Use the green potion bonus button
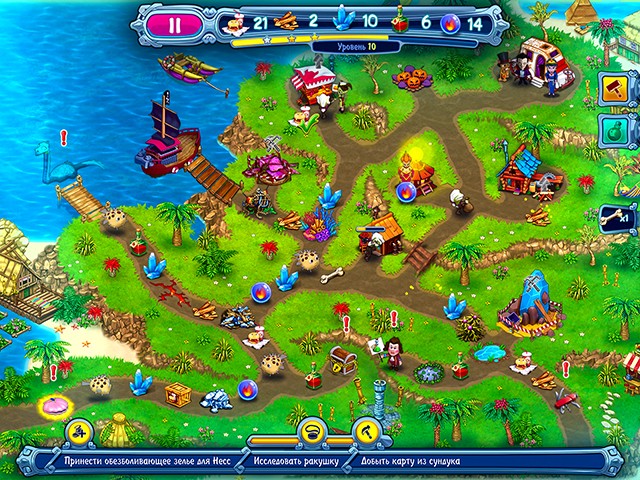Viewport: 640px width, 480px height. (x=613, y=131)
